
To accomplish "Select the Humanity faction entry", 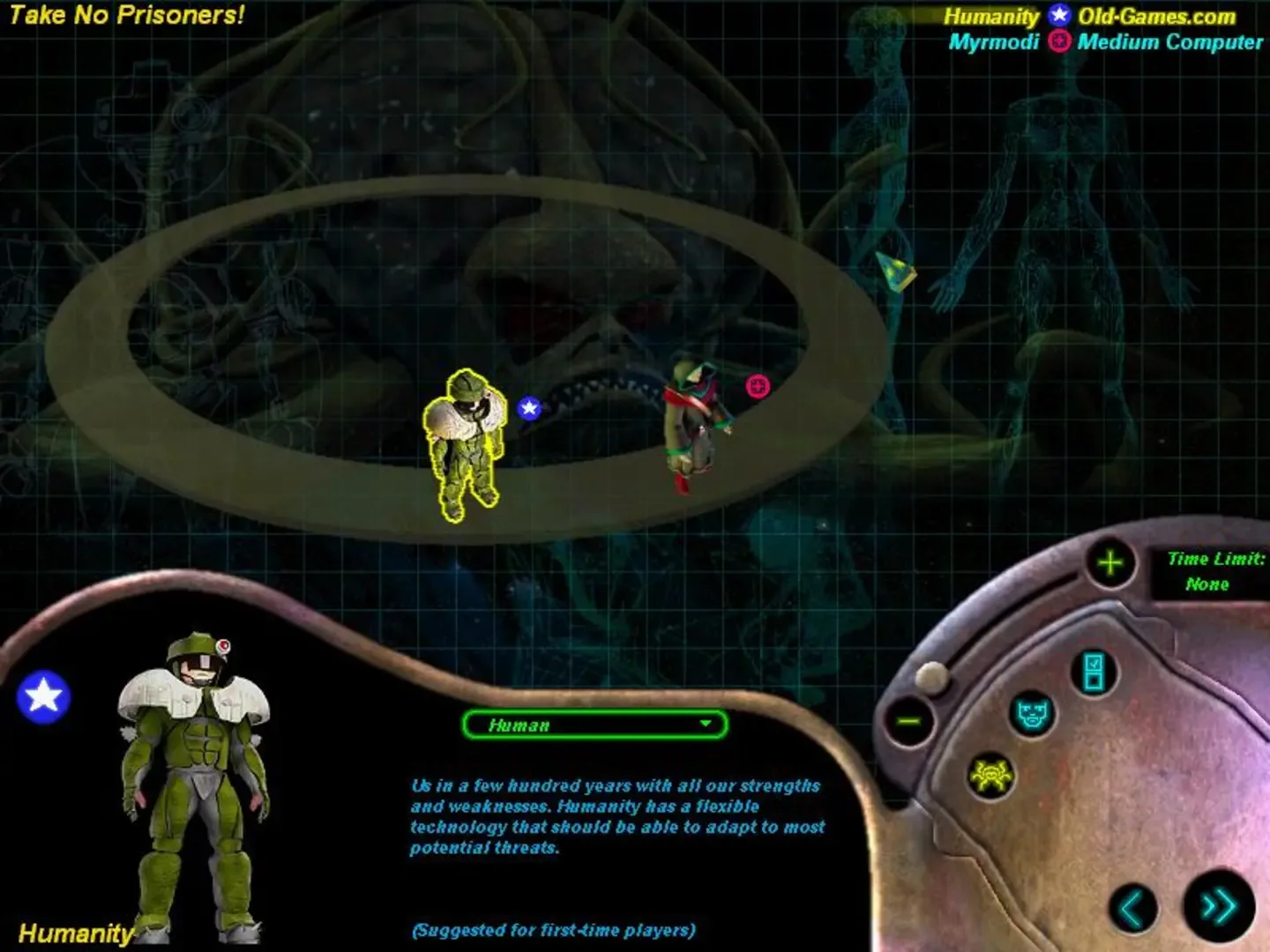I will (990, 15).
